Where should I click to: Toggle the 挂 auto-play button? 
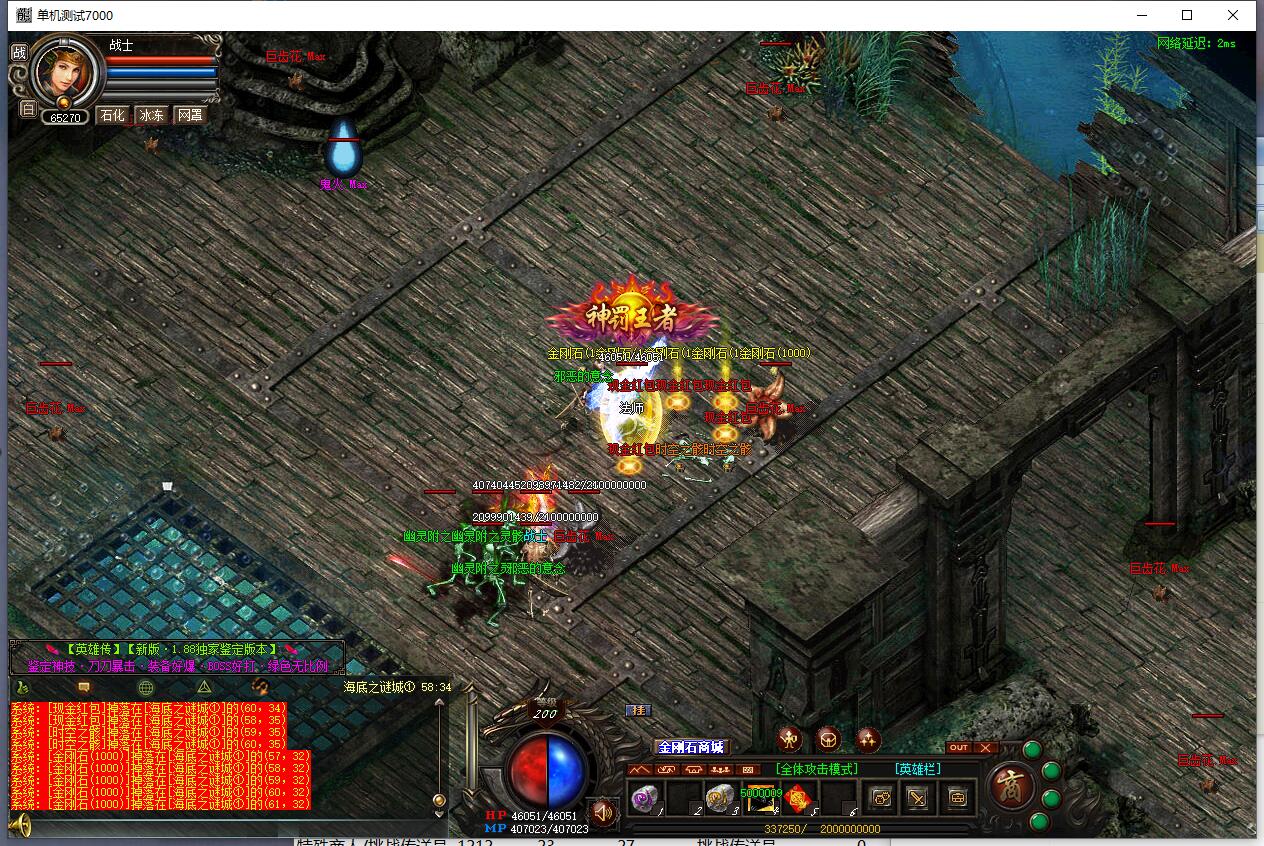point(637,710)
